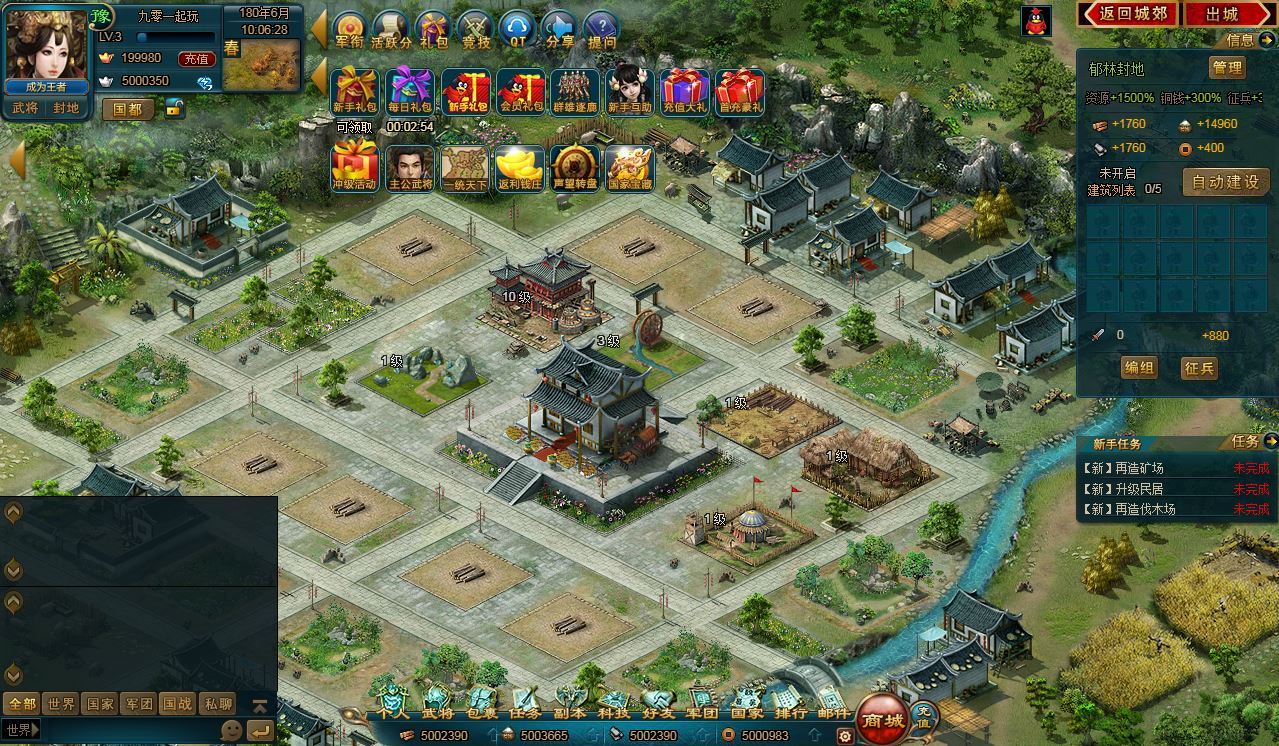Switch chat to the 世界 tab
The width and height of the screenshot is (1279, 746).
point(61,704)
